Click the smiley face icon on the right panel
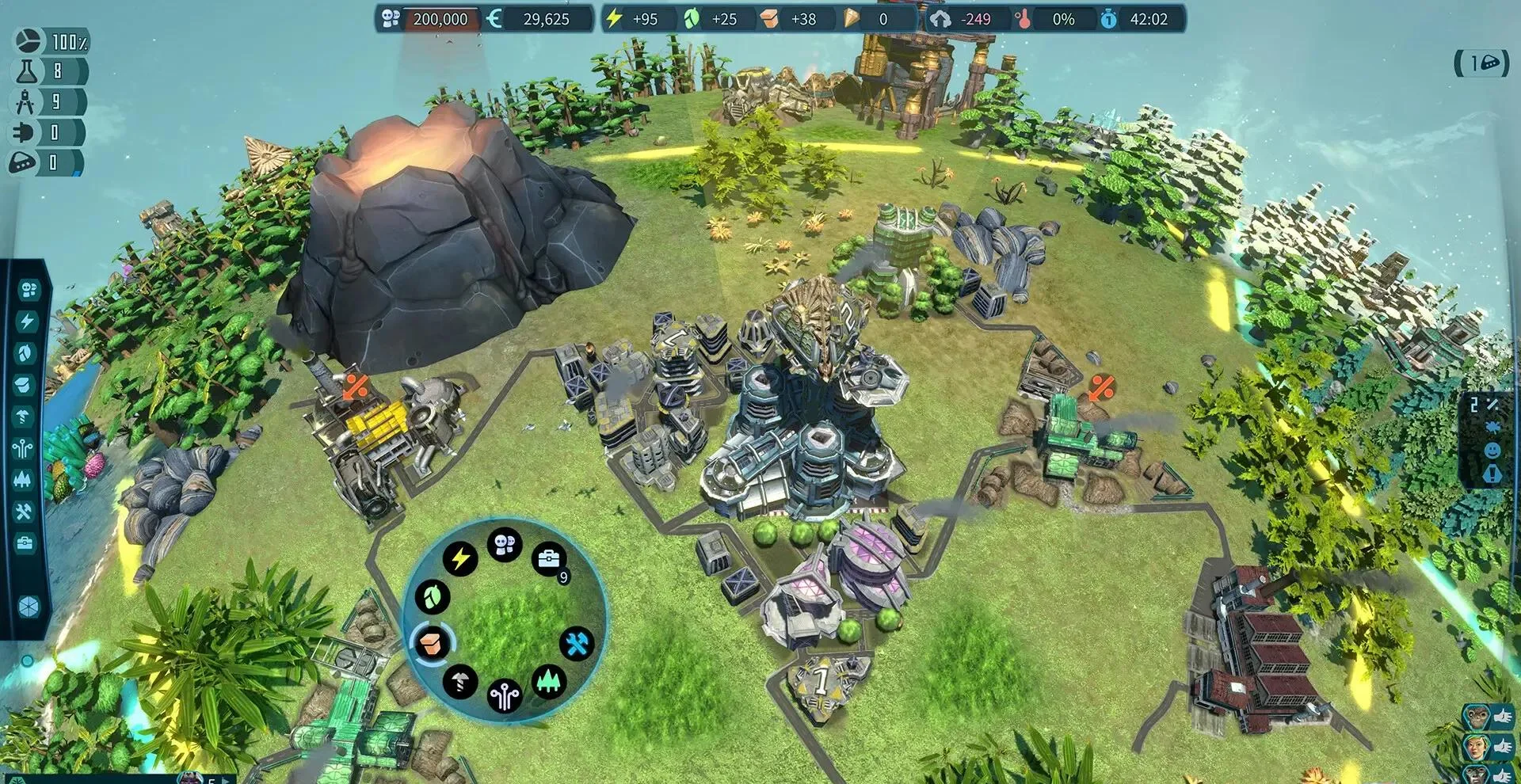The height and width of the screenshot is (784, 1521). point(1491,451)
